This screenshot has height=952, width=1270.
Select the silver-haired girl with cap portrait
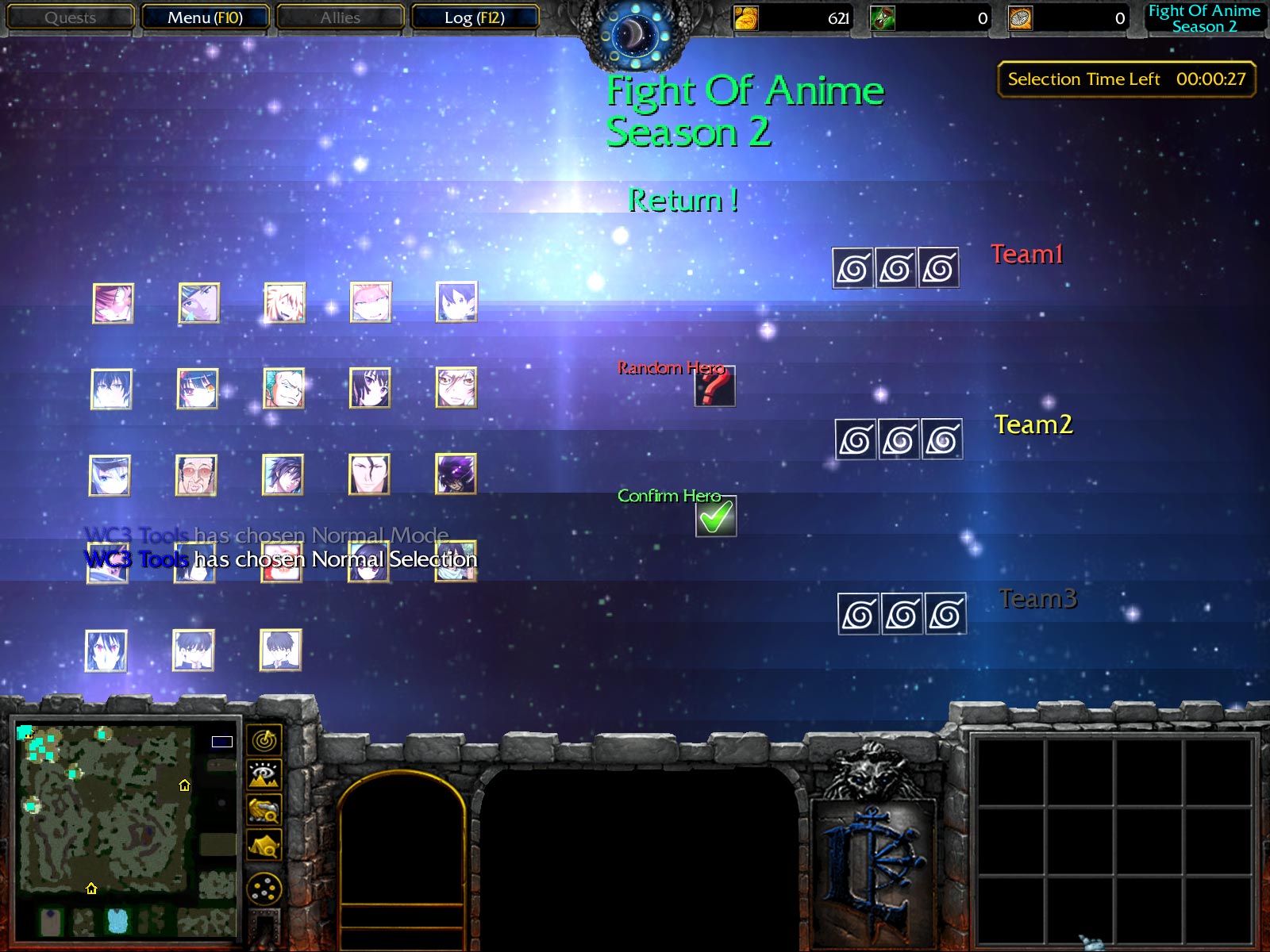pos(110,475)
